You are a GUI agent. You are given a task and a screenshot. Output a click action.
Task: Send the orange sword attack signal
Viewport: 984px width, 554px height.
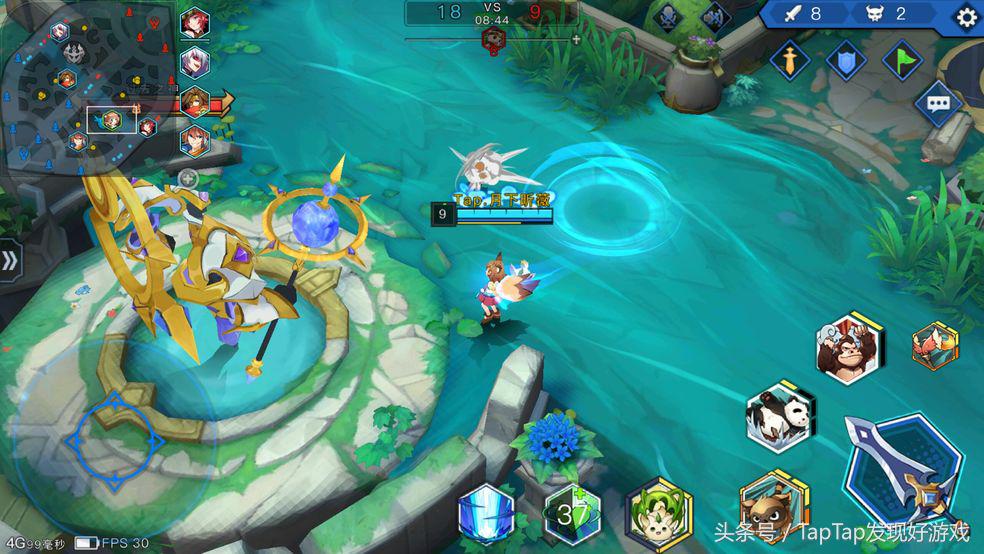pyautogui.click(x=790, y=60)
